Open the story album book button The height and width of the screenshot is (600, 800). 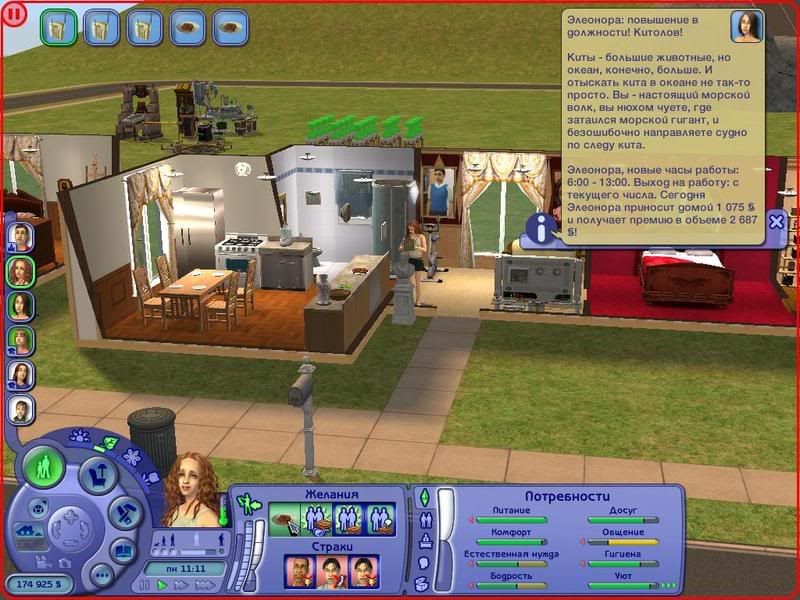point(123,551)
